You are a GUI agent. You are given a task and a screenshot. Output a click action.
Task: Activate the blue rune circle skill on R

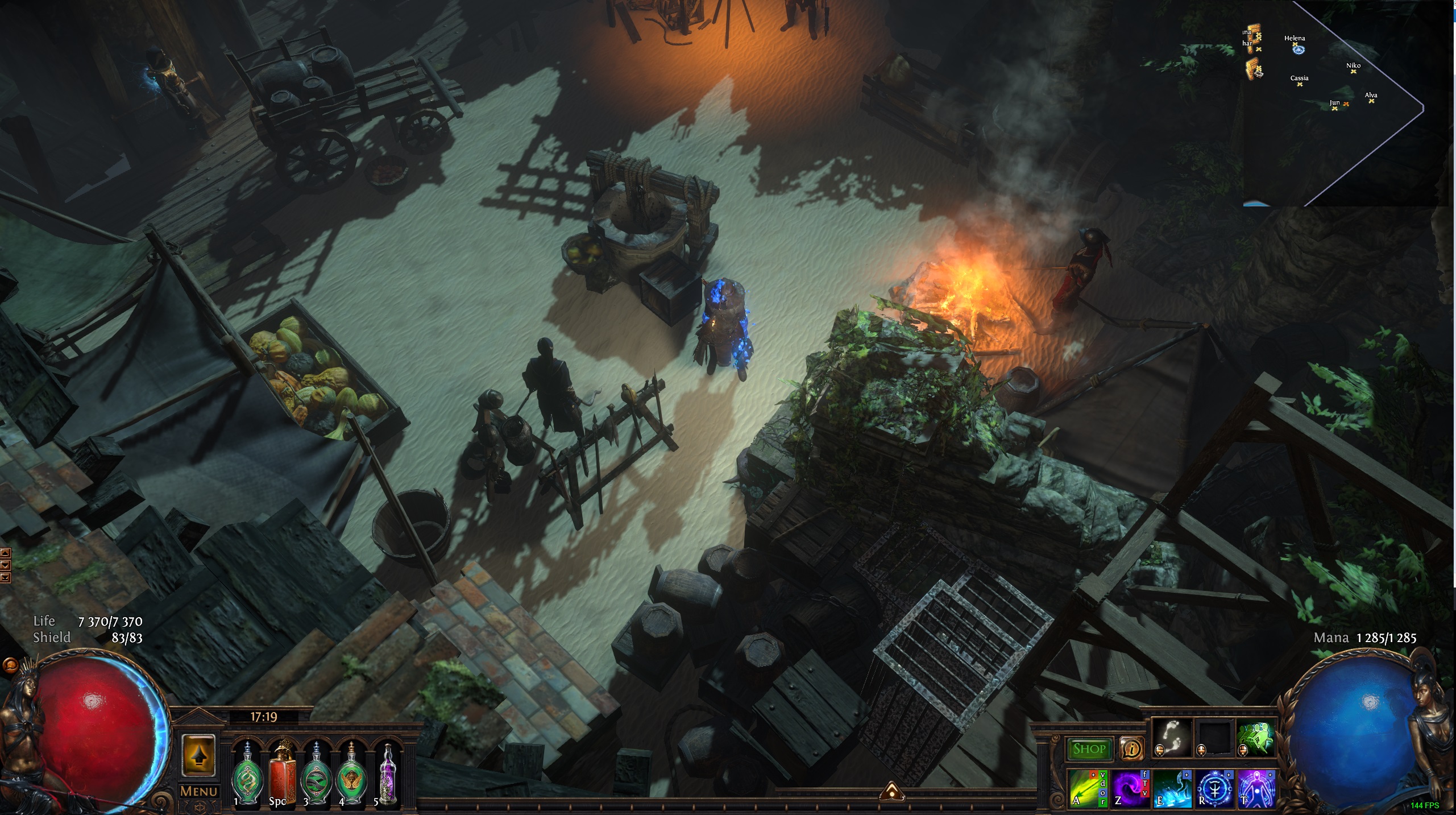pos(1213,788)
